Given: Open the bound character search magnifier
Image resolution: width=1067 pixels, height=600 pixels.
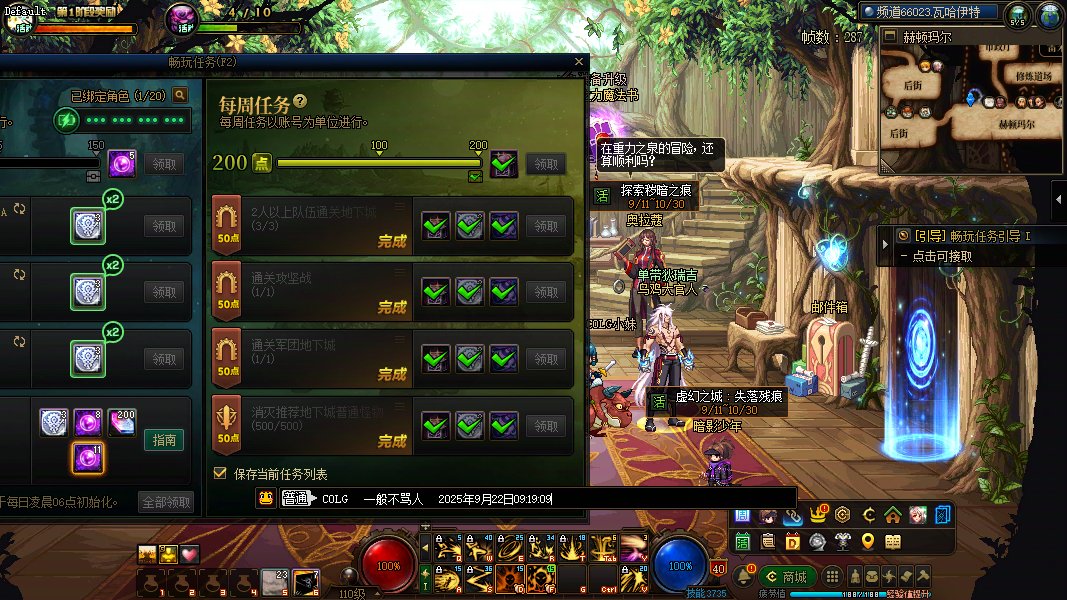Looking at the screenshot, I should pyautogui.click(x=180, y=95).
